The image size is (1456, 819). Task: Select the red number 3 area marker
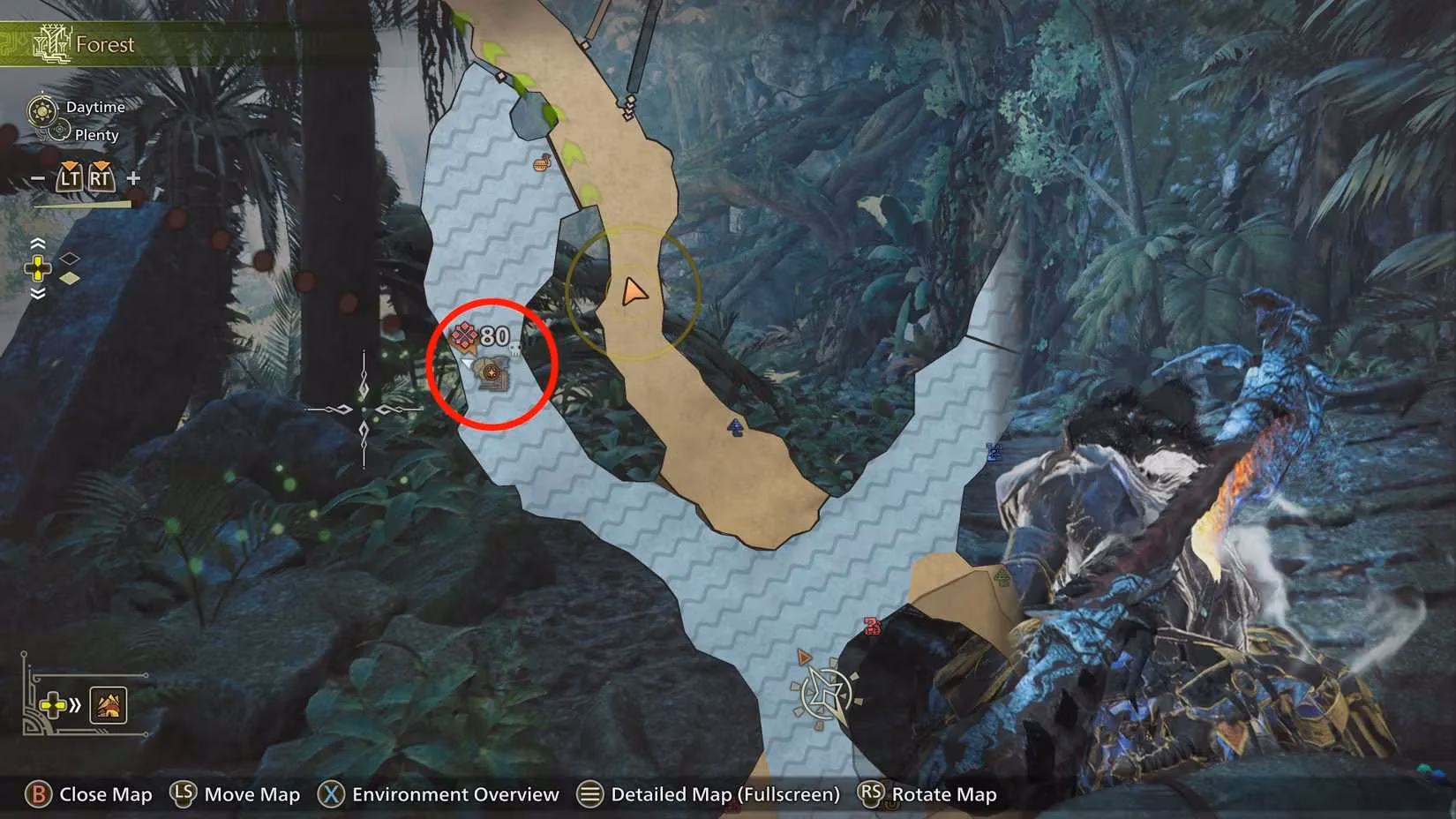(x=872, y=626)
